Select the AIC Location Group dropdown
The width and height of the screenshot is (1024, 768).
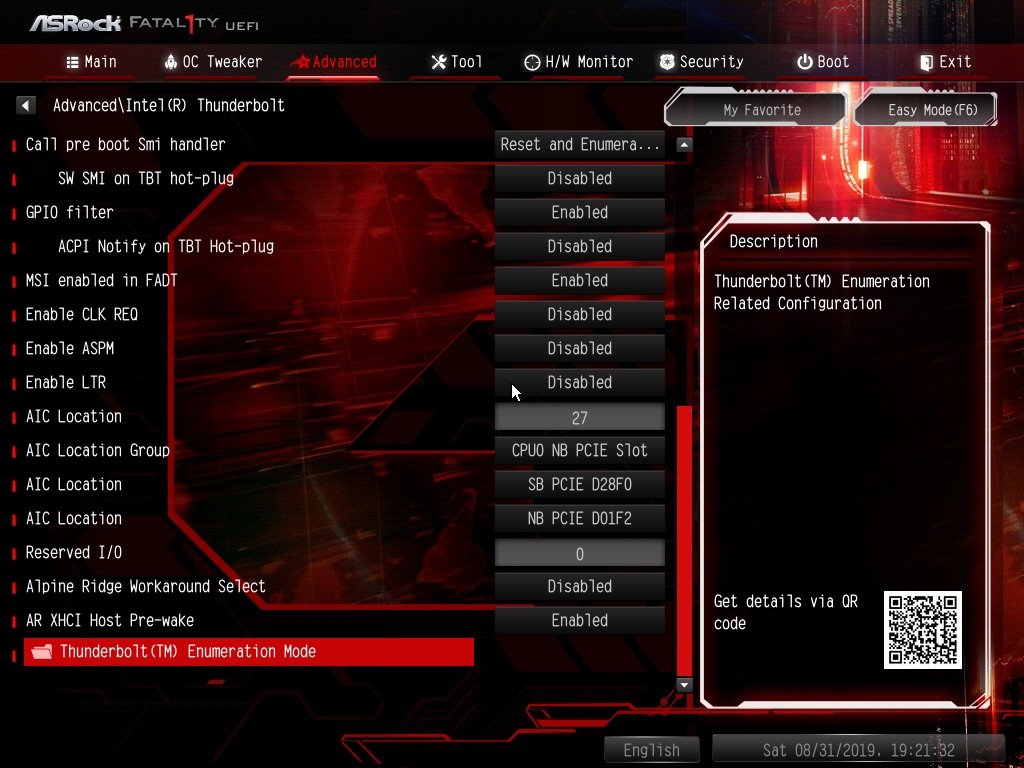[580, 450]
